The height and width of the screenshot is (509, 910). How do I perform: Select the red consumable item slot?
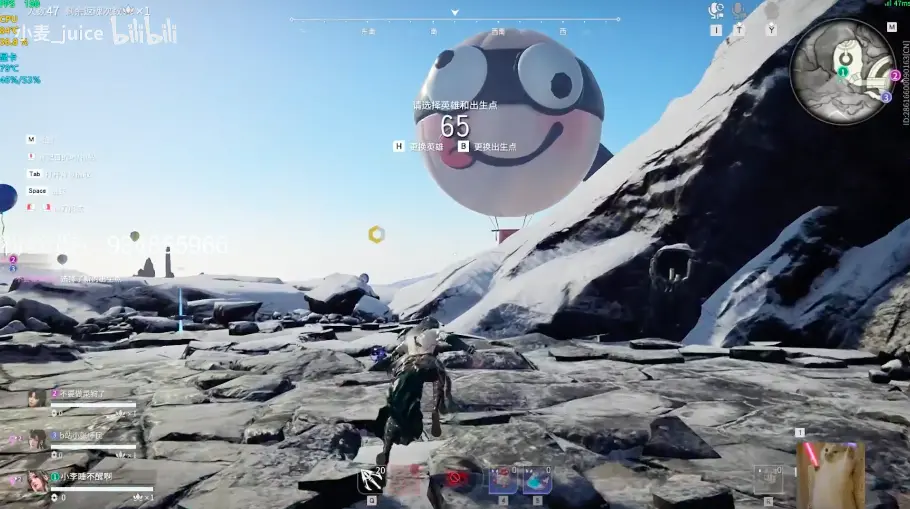pos(502,480)
